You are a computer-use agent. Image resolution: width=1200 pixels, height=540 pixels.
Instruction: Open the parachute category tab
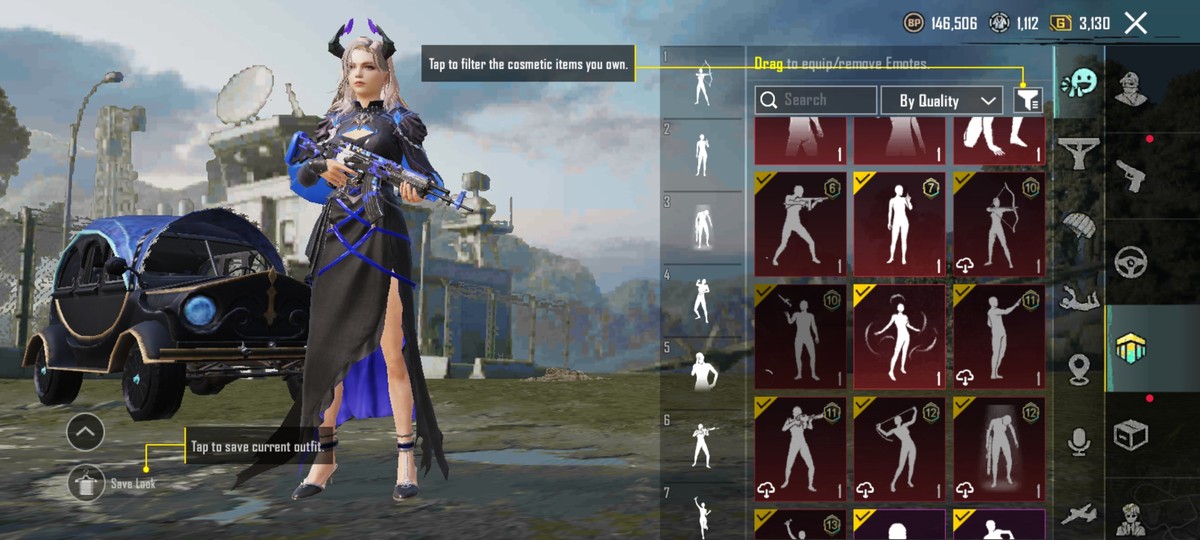(1079, 227)
